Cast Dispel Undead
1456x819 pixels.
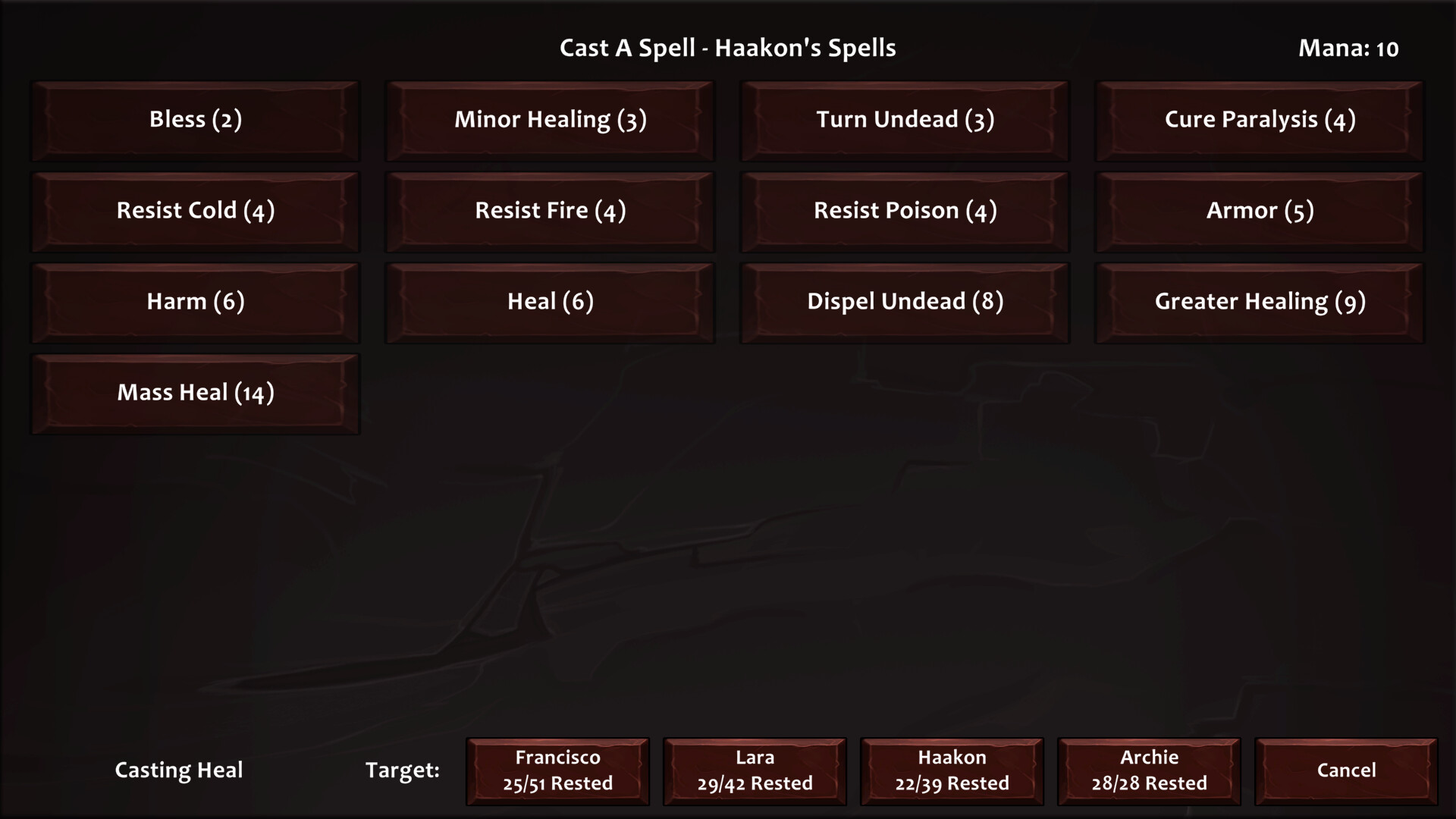point(904,302)
